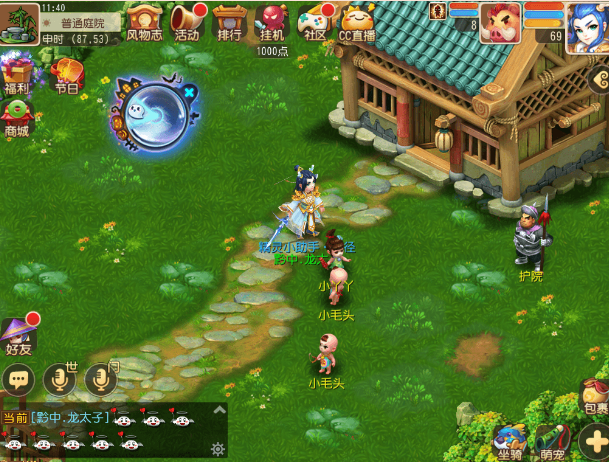Open the 活动 events horn icon
The height and width of the screenshot is (462, 609).
pos(186,22)
